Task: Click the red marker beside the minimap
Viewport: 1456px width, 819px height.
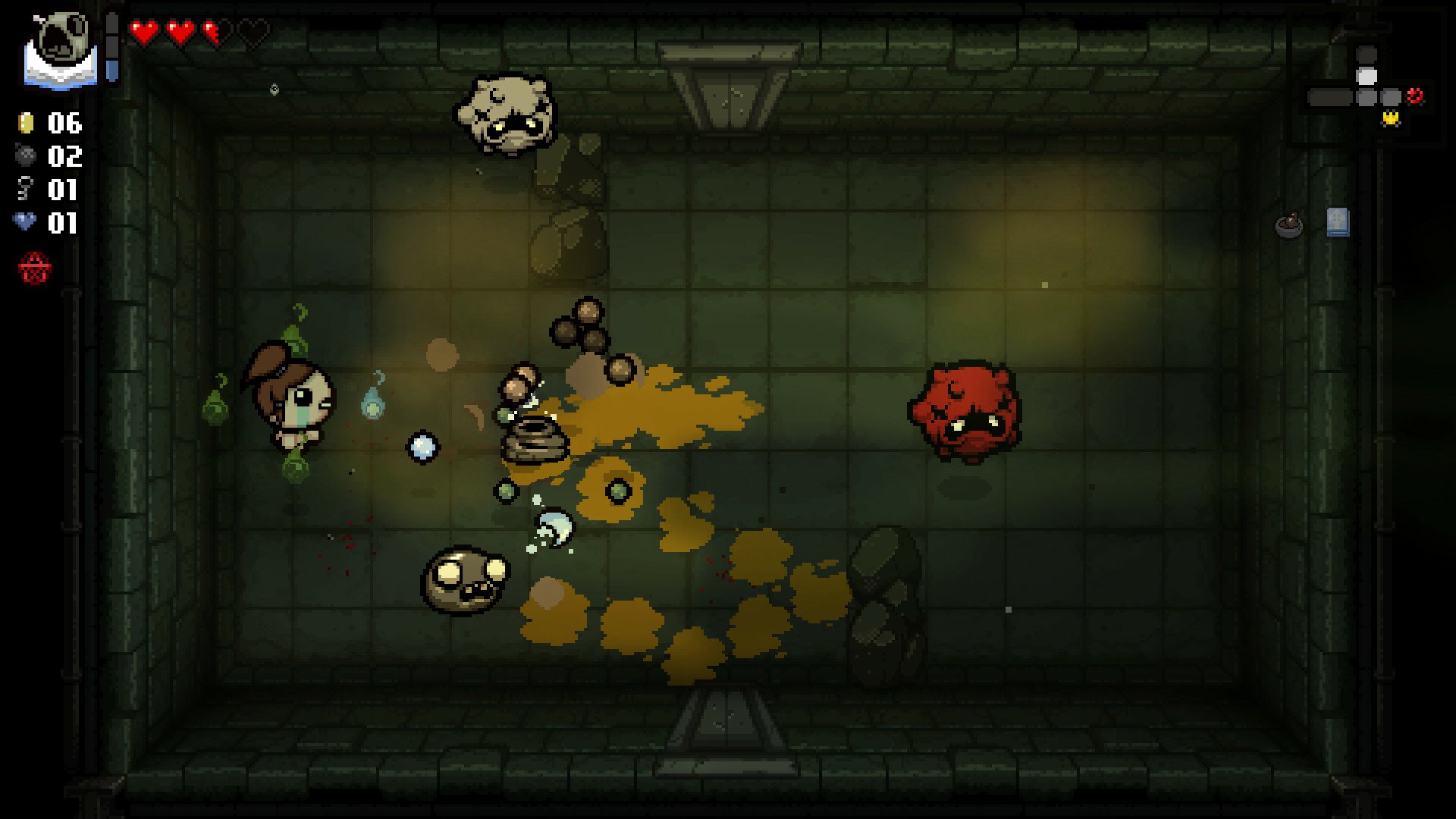Action: tap(1415, 96)
